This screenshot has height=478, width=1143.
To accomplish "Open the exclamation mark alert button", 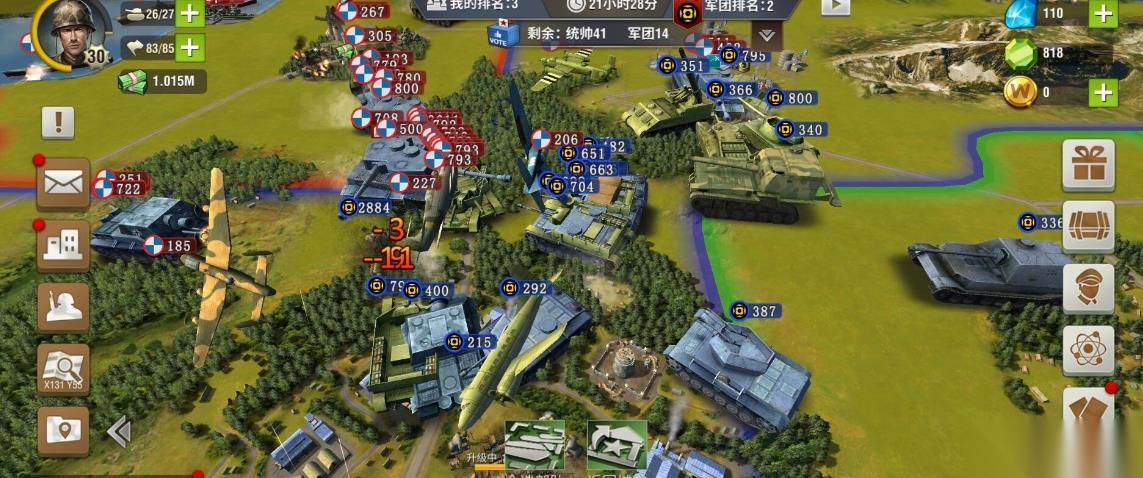I will 58,123.
